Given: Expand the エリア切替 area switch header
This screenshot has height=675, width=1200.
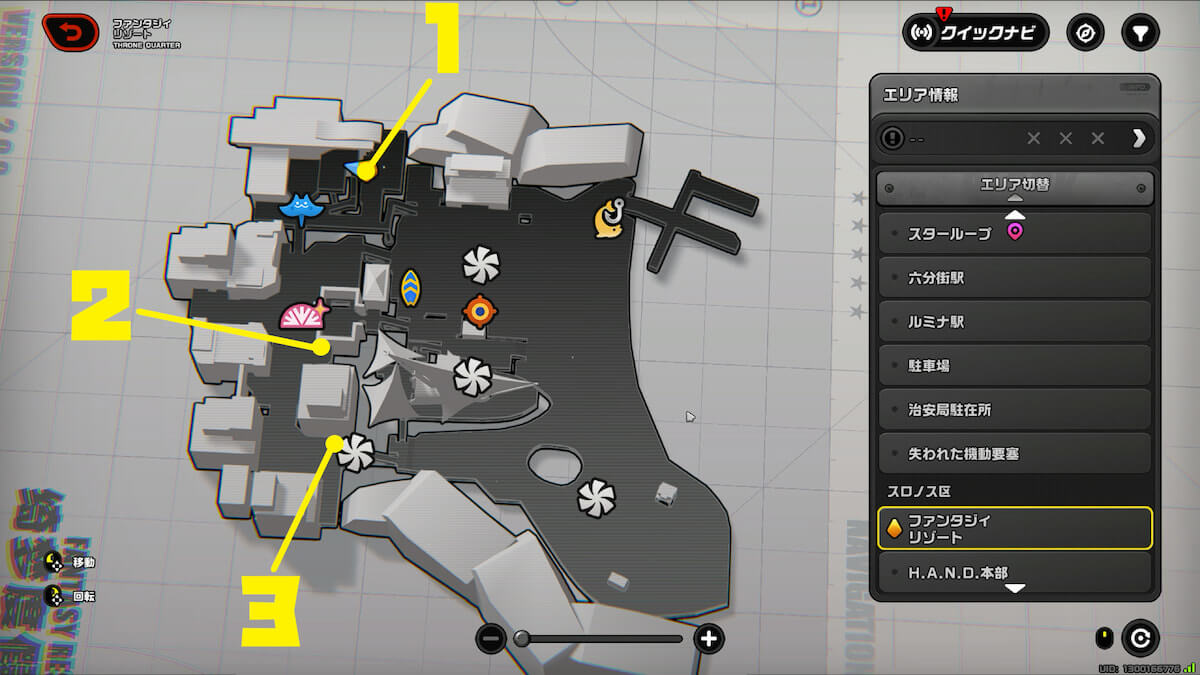Looking at the screenshot, I should pyautogui.click(x=1014, y=185).
